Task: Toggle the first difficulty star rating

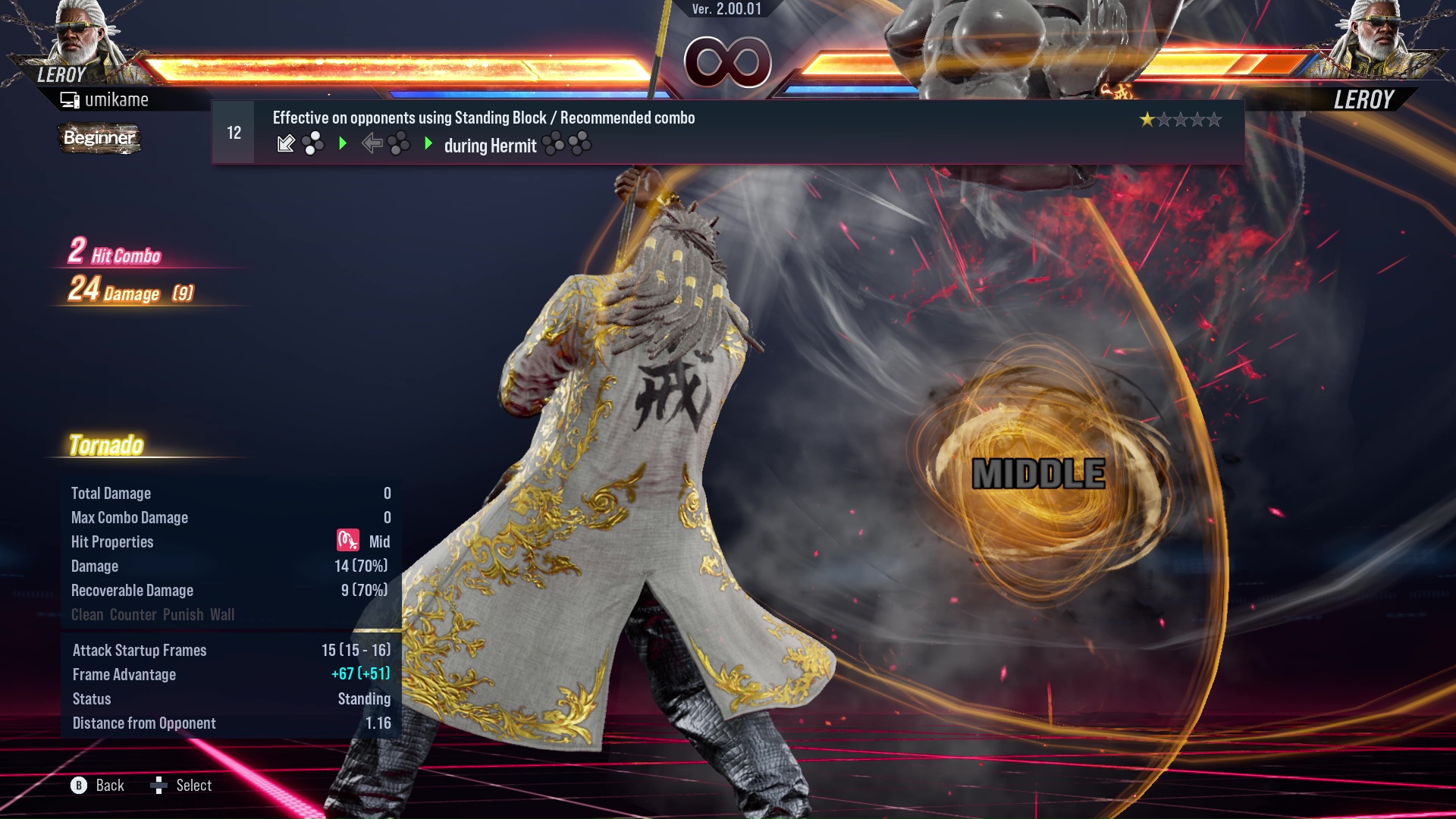Action: click(1147, 119)
